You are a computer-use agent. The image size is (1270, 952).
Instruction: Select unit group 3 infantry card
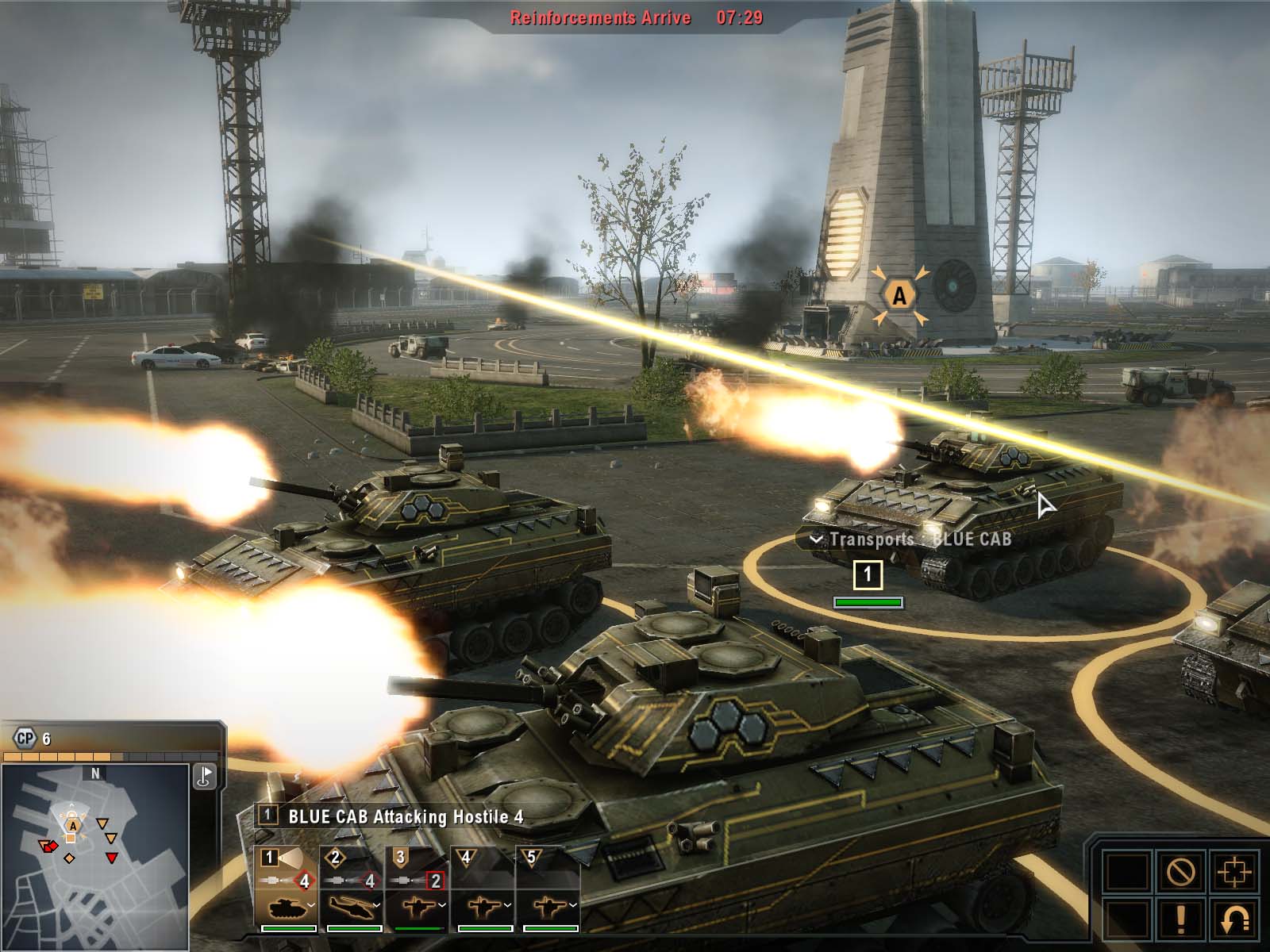coord(417,889)
